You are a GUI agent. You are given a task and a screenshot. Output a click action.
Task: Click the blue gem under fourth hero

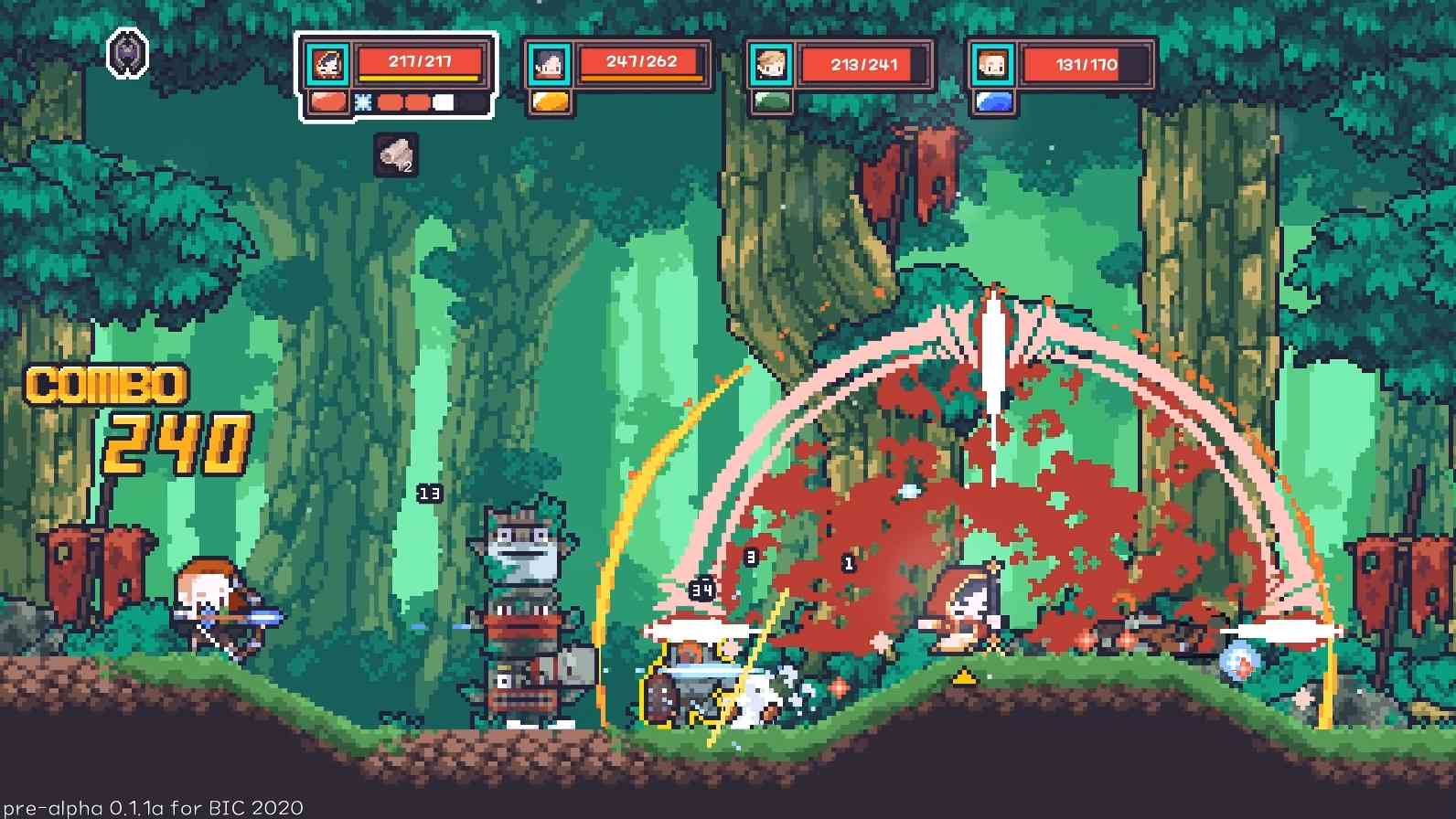[x=992, y=102]
